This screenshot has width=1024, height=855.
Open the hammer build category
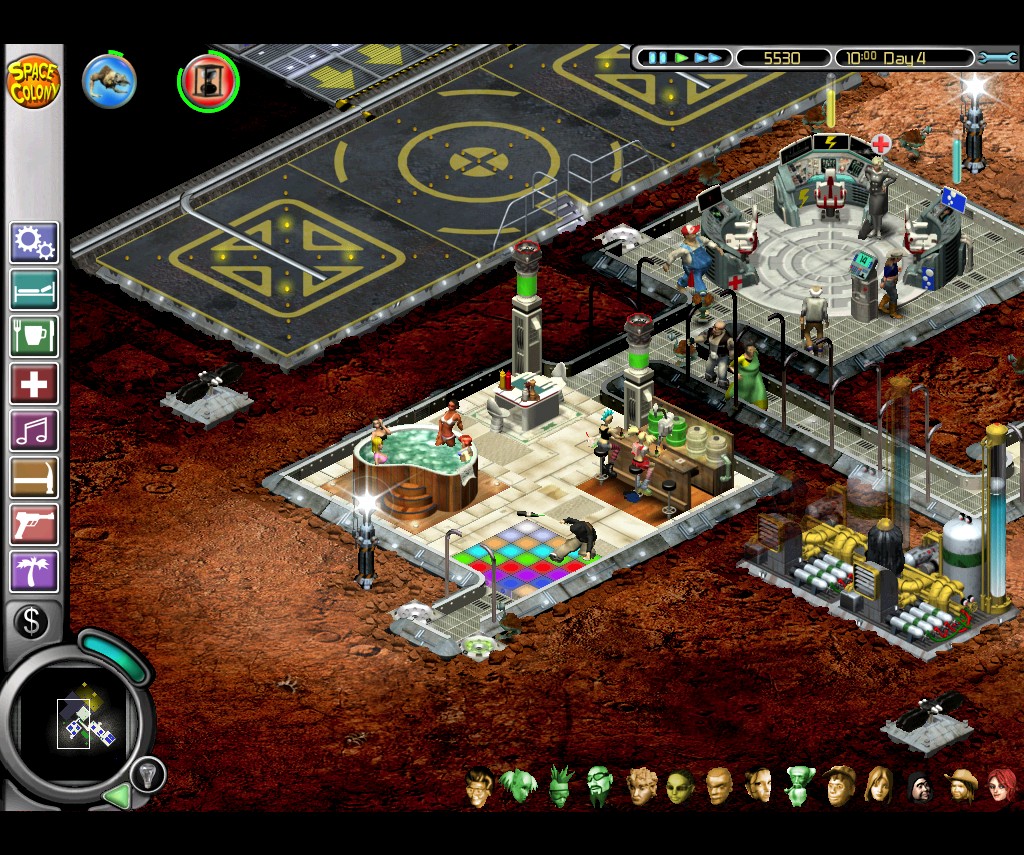click(x=35, y=478)
